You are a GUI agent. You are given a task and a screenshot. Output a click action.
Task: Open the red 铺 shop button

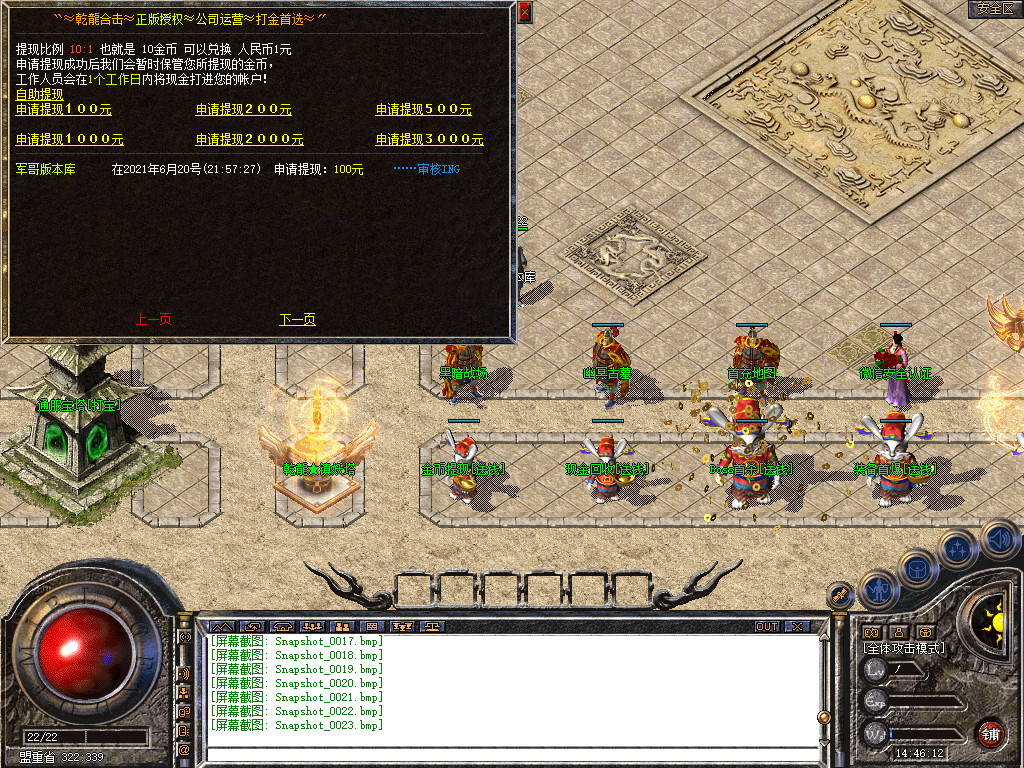tap(990, 733)
